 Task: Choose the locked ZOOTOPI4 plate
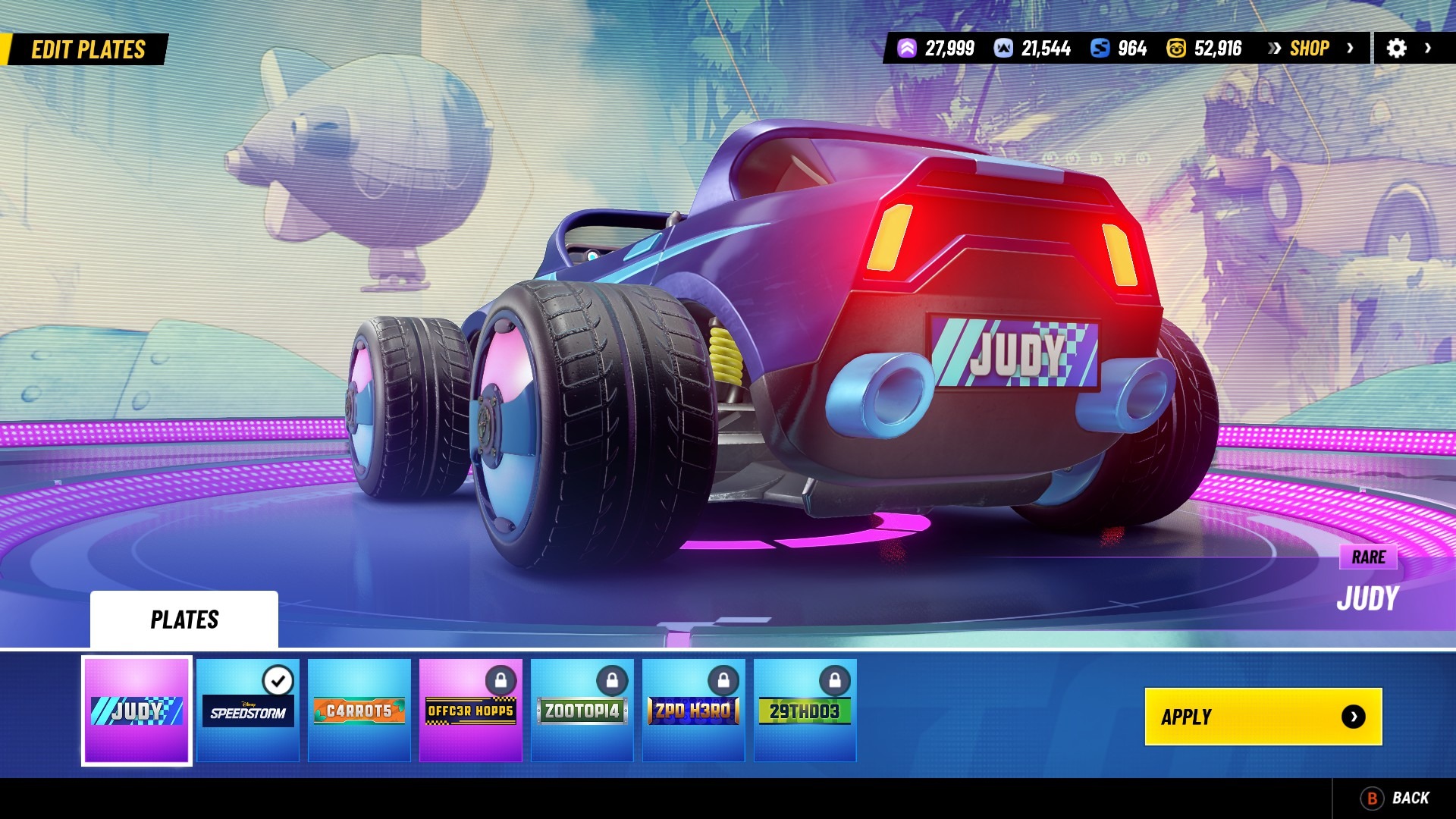582,711
